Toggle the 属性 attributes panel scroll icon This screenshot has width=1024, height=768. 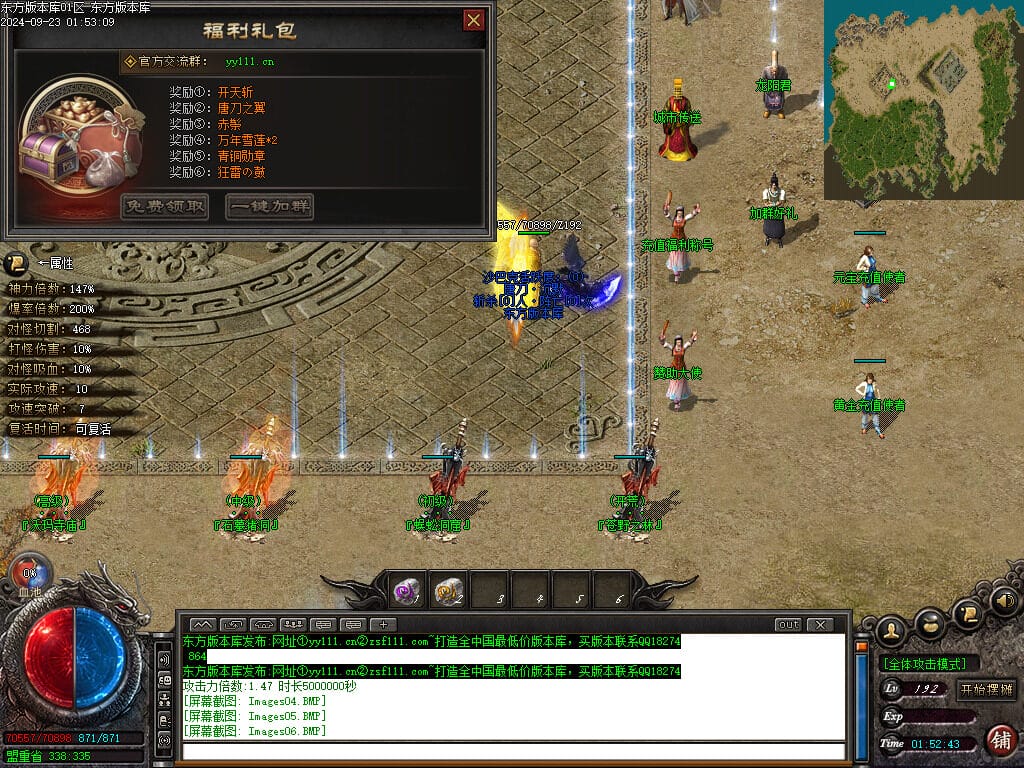click(15, 263)
